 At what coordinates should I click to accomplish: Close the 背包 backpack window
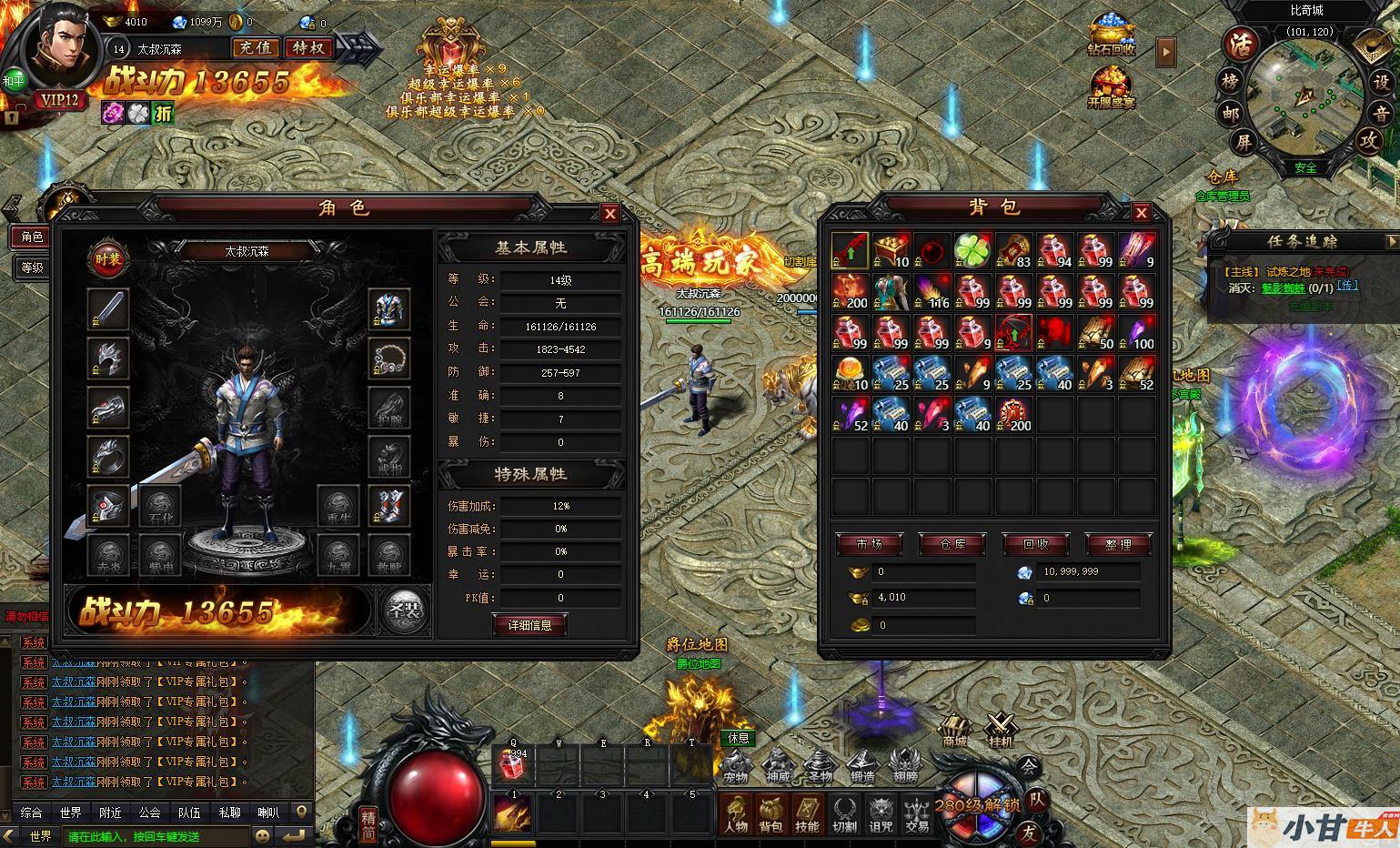pyautogui.click(x=1141, y=213)
